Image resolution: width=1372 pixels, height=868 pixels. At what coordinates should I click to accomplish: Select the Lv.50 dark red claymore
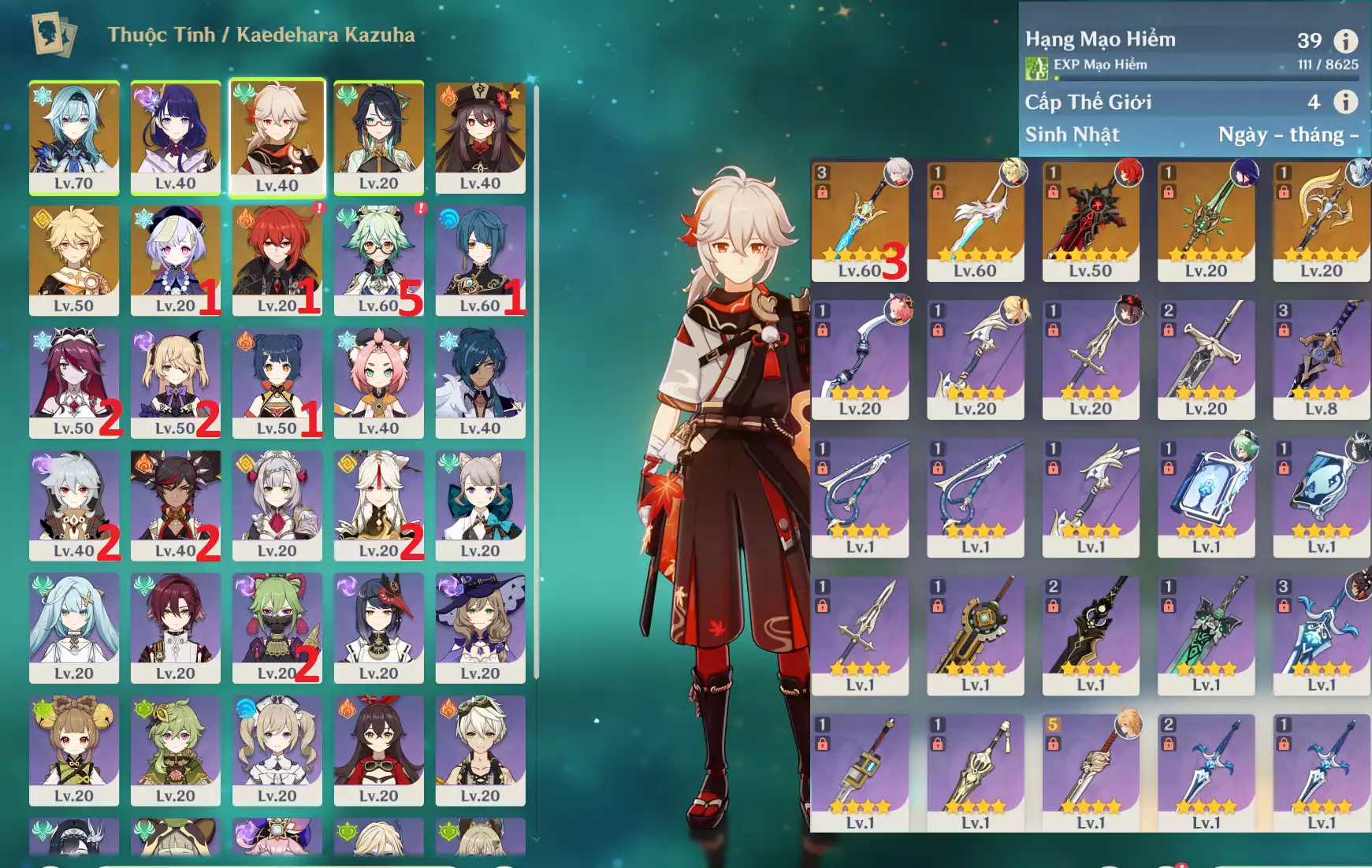[x=1091, y=221]
